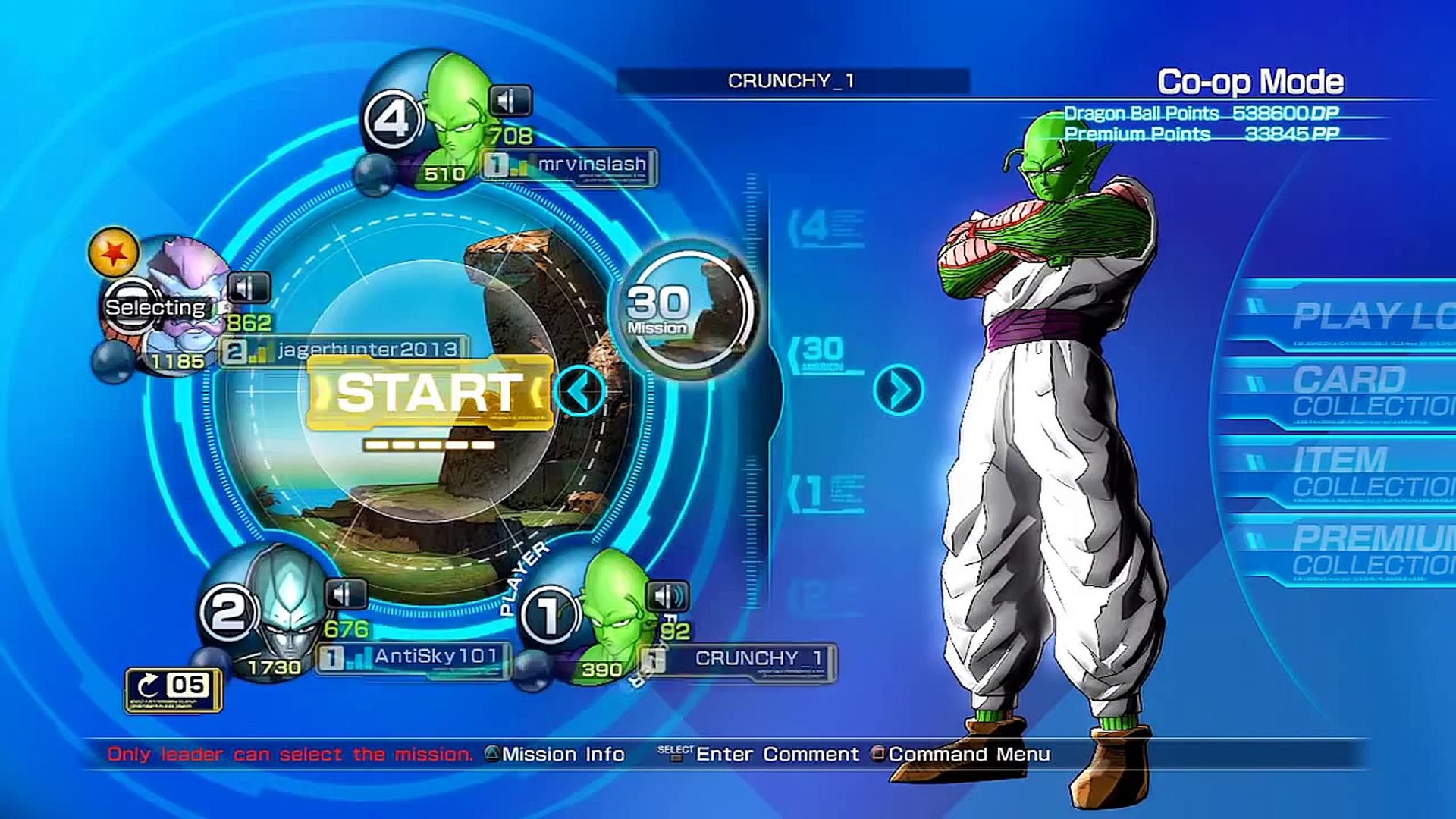This screenshot has height=819, width=1456.
Task: Select the left arrow beside START
Action: tap(579, 391)
